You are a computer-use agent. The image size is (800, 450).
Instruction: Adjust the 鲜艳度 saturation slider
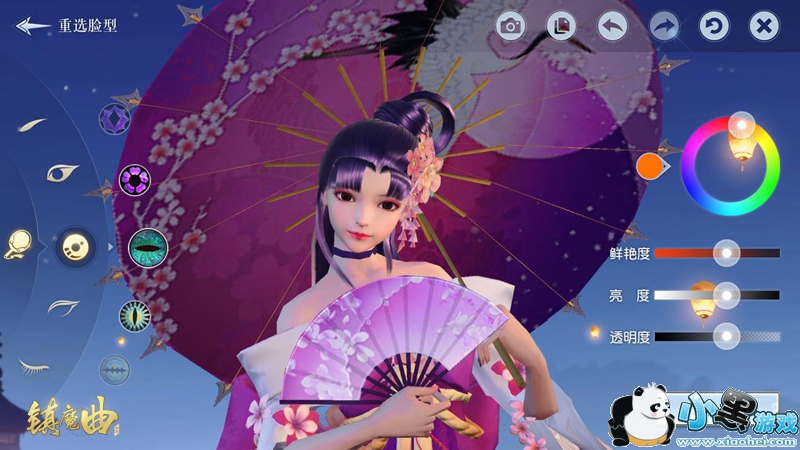pyautogui.click(x=727, y=254)
